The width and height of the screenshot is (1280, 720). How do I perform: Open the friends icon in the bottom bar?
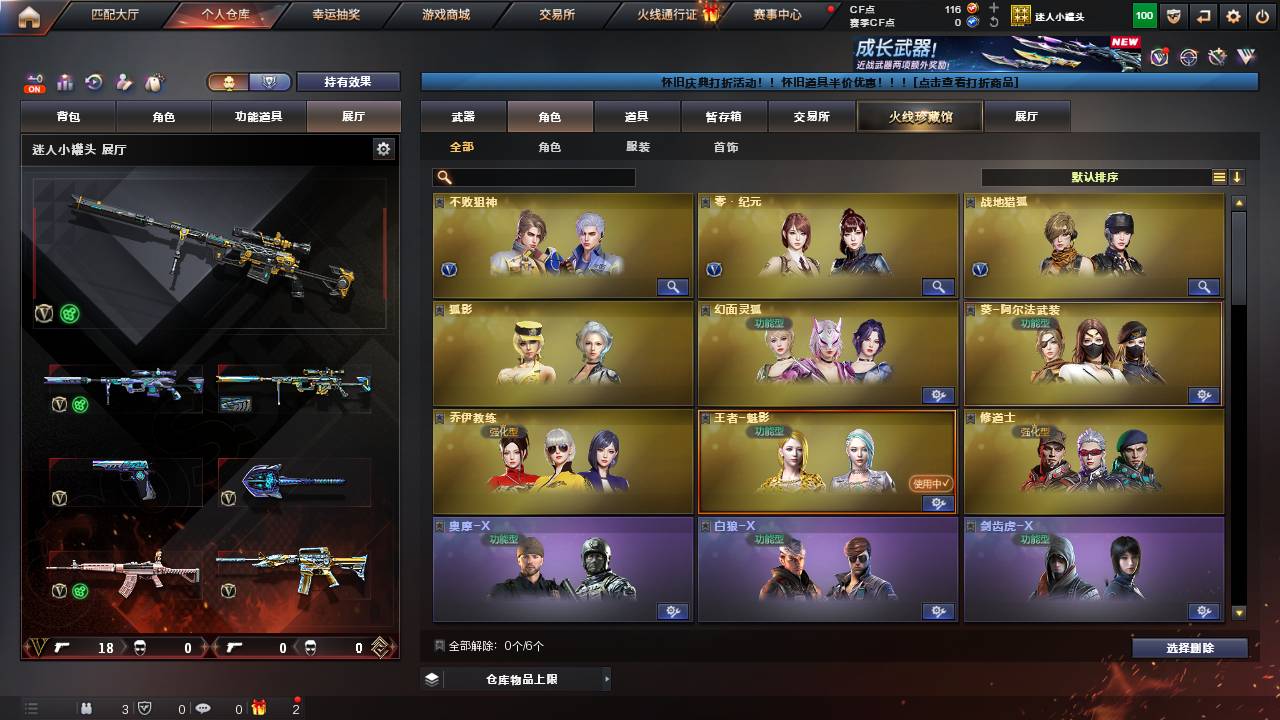pos(86,707)
